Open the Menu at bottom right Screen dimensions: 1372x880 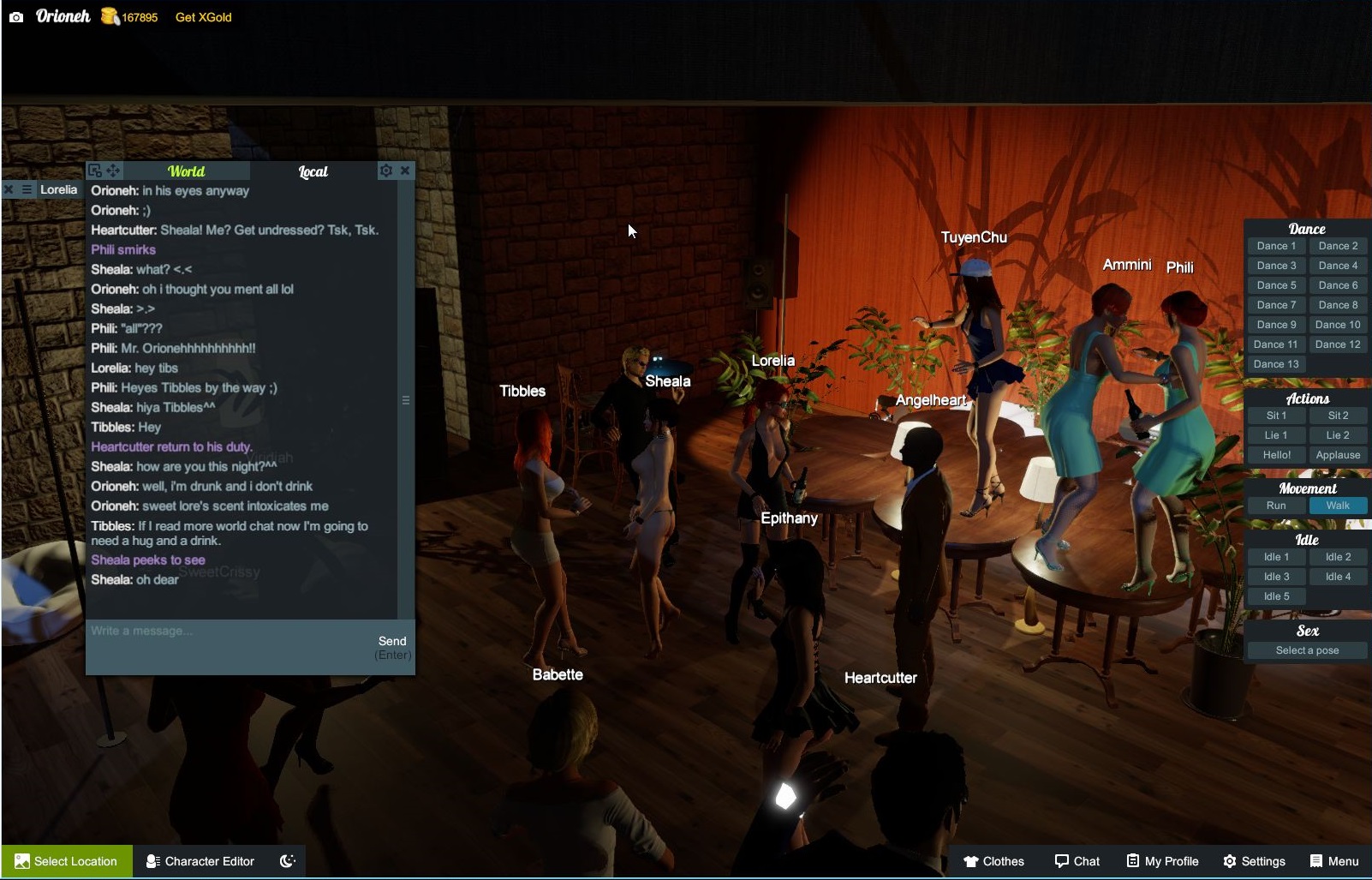tap(1334, 861)
